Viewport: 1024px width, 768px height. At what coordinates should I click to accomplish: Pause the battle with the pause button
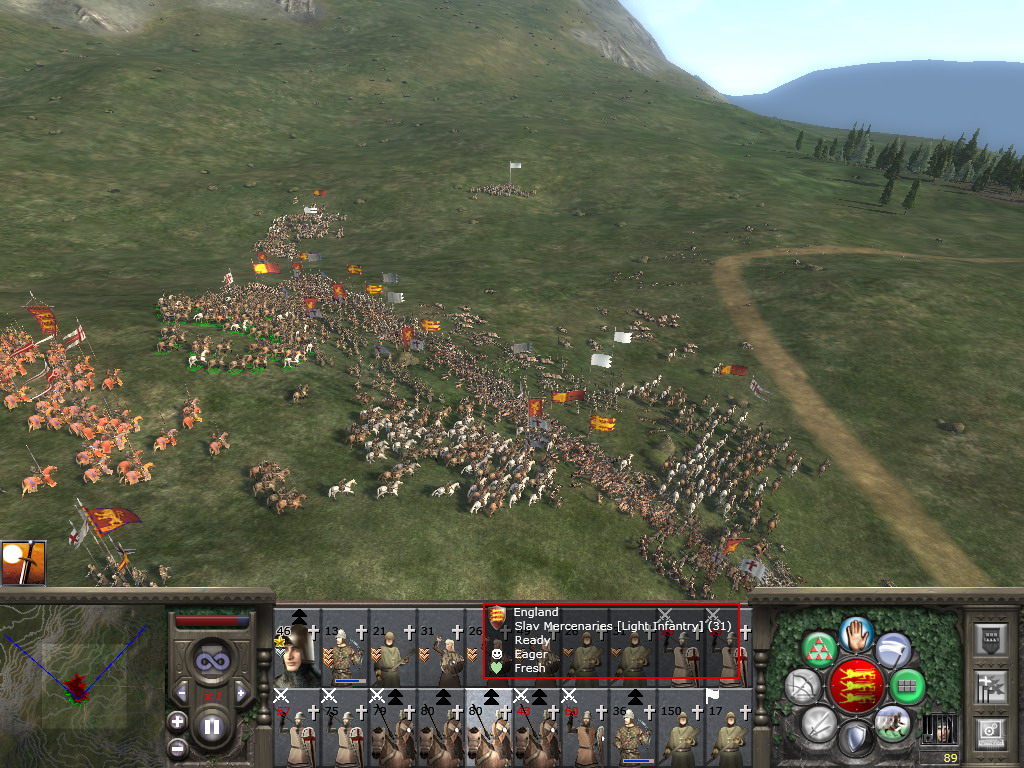pos(212,727)
